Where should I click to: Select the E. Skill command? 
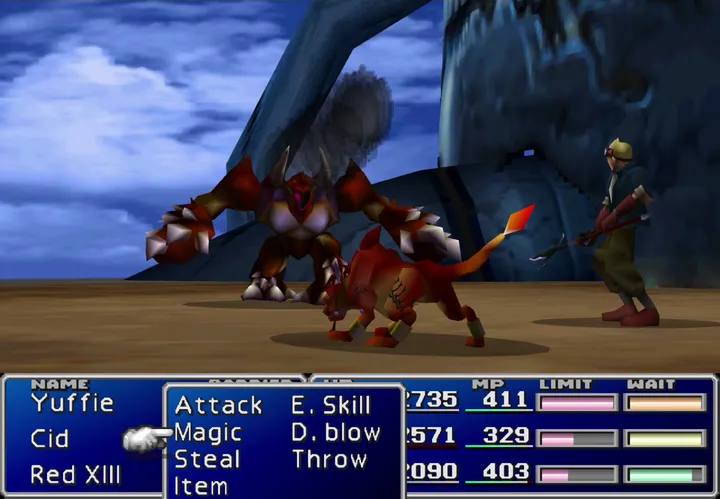[x=331, y=406]
